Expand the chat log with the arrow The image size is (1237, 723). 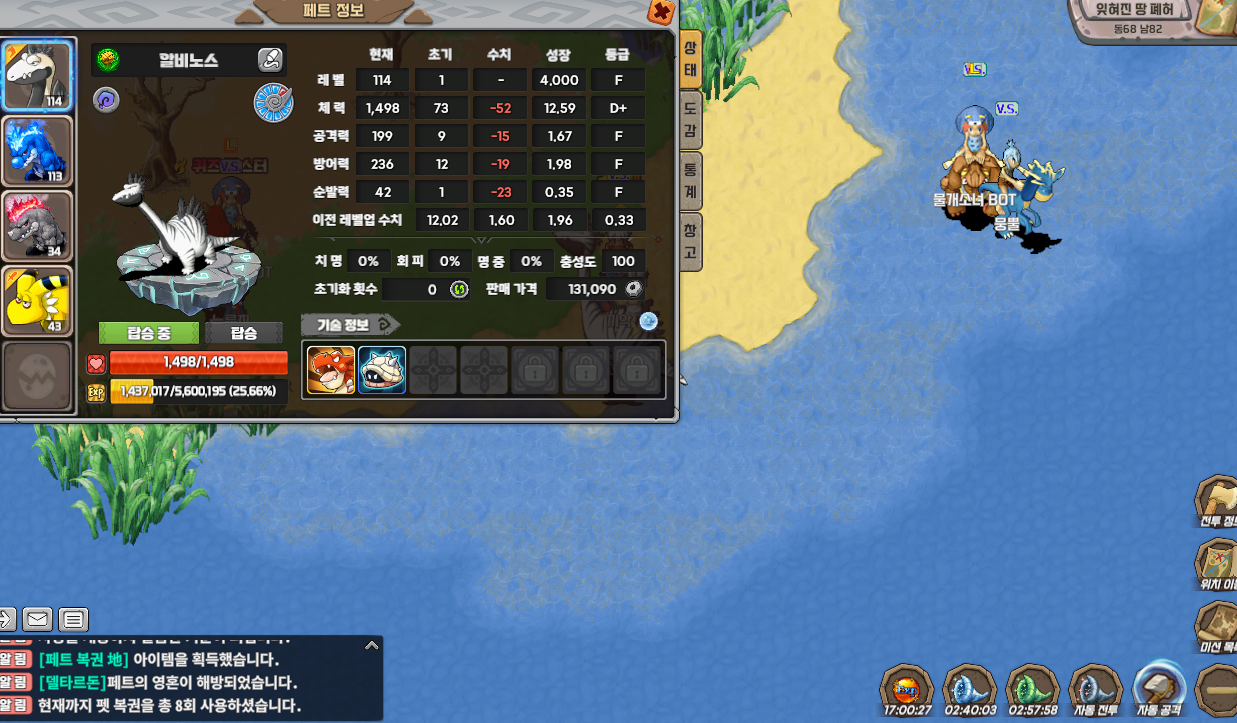coord(371,646)
